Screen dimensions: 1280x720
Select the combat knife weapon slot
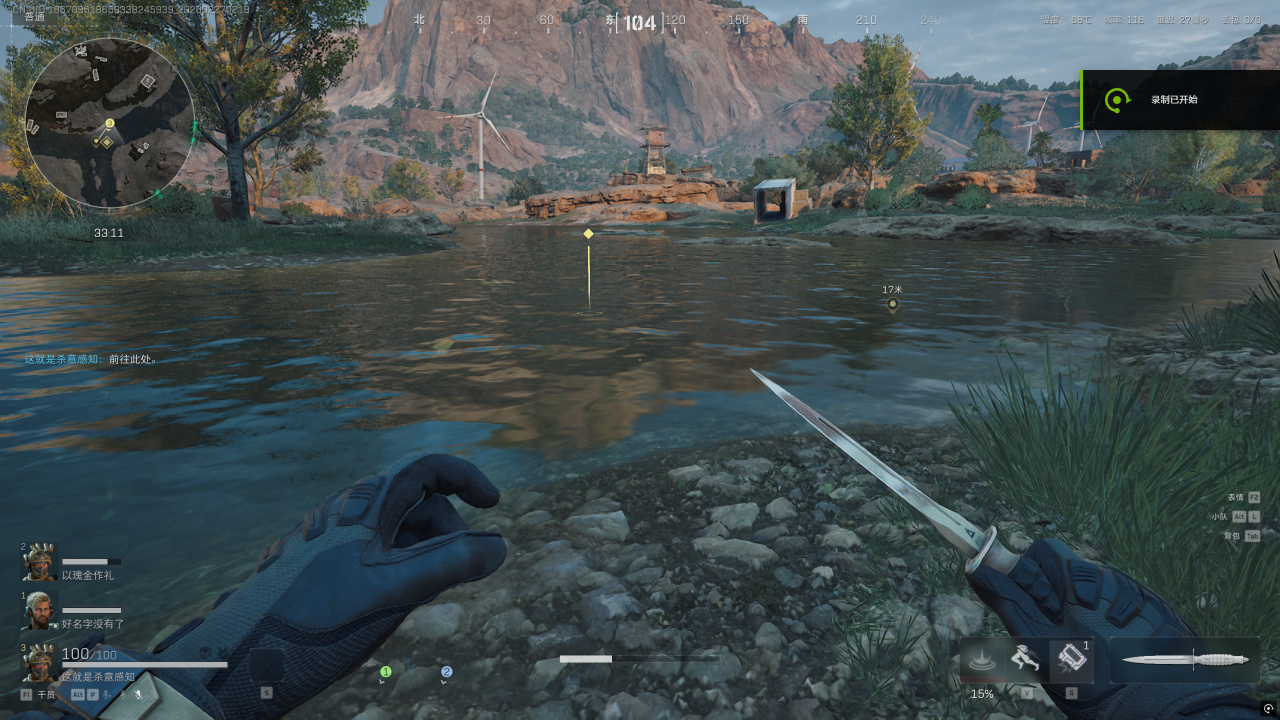pyautogui.click(x=1185, y=660)
